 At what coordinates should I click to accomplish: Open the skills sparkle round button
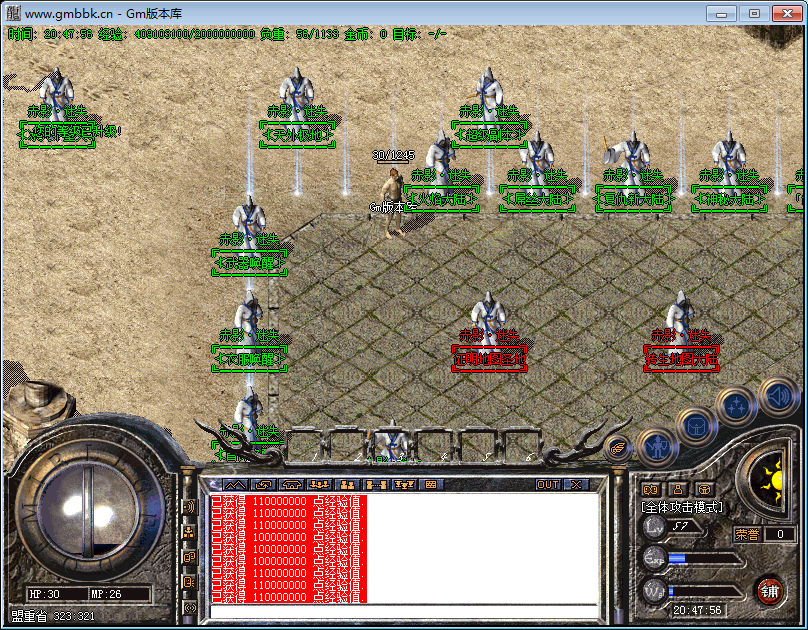(737, 405)
